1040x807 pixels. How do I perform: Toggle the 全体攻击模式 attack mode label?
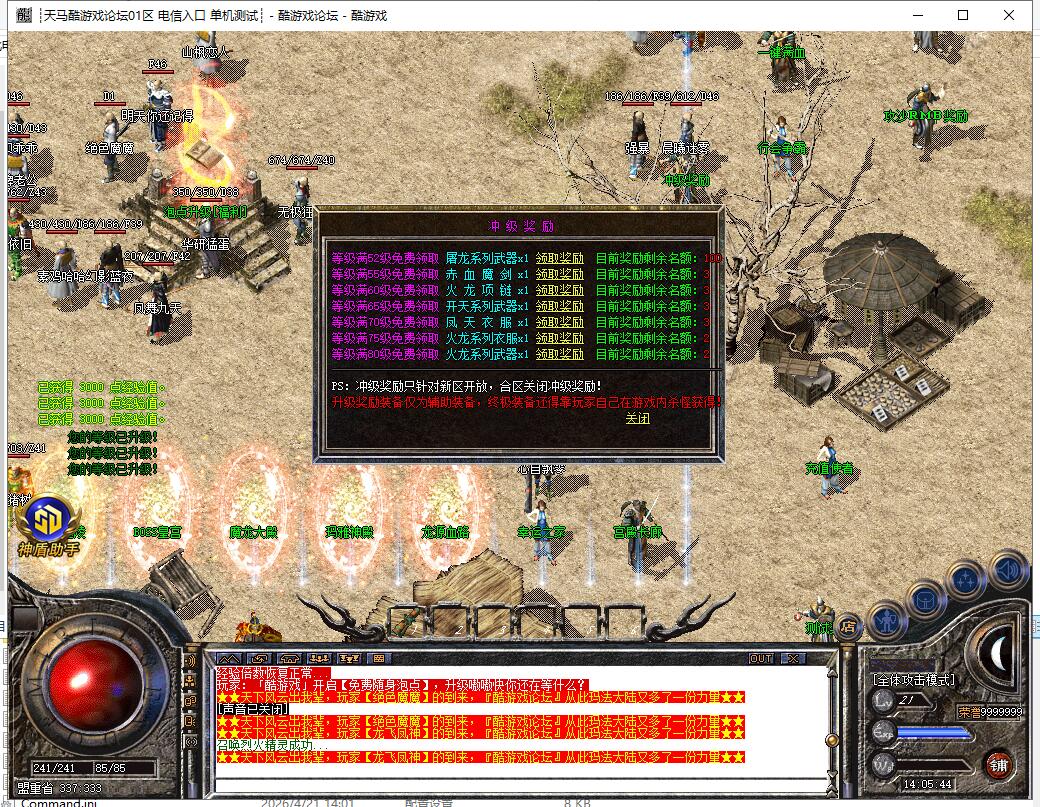point(913,680)
